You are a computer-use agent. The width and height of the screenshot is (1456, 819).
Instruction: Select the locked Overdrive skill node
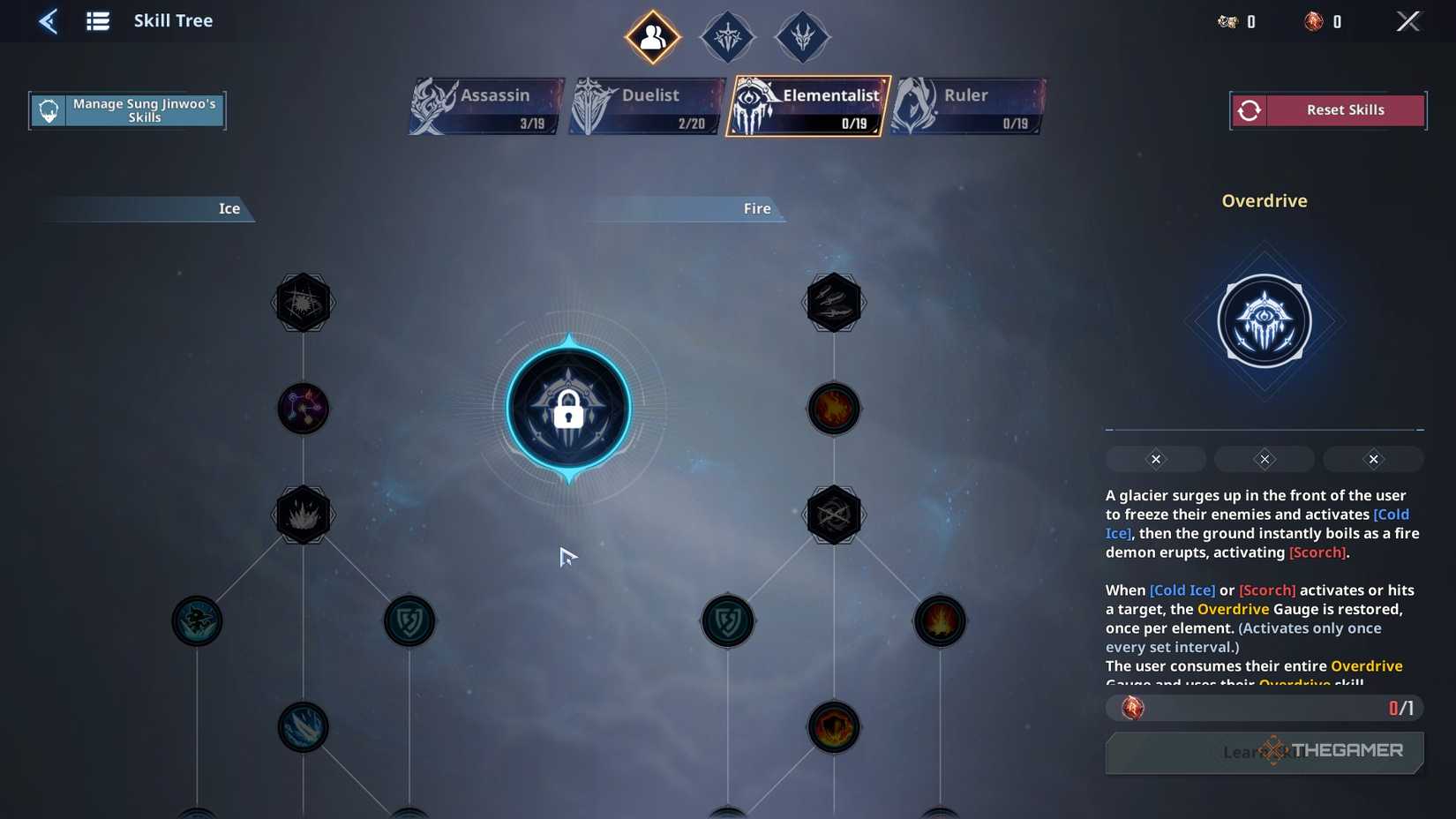pos(569,409)
